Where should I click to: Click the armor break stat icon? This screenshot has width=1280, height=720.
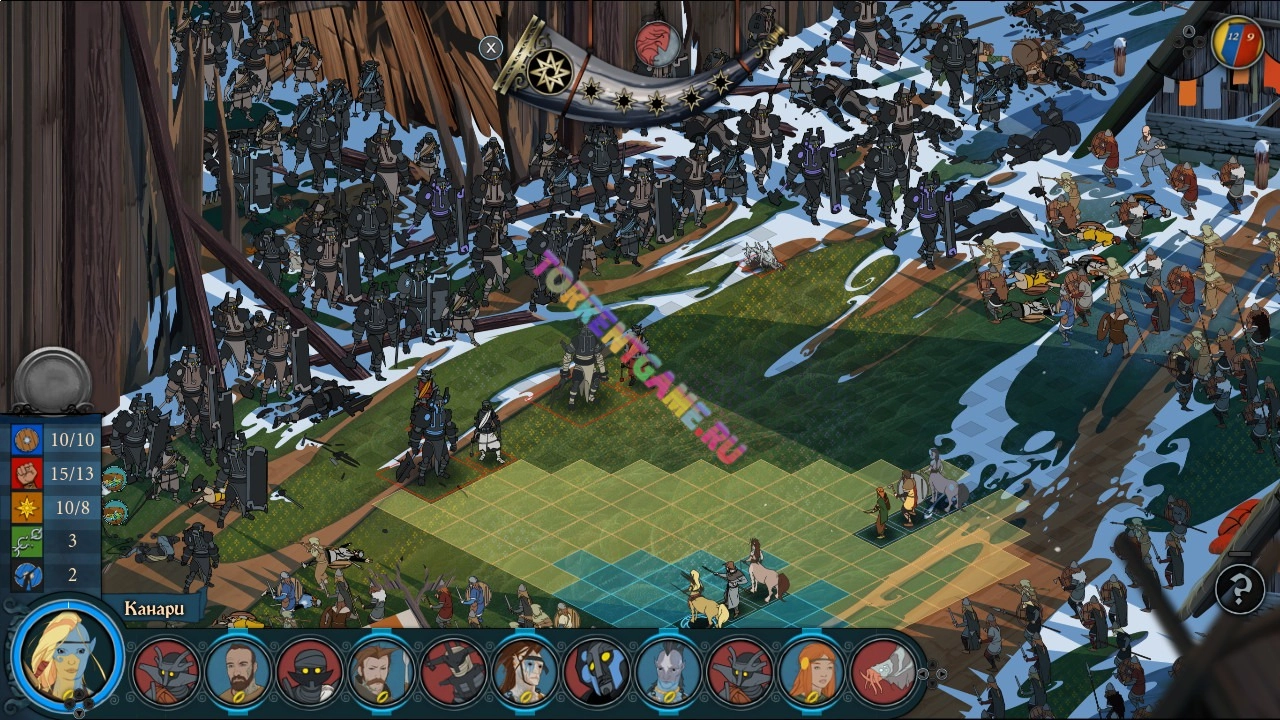(x=27, y=575)
